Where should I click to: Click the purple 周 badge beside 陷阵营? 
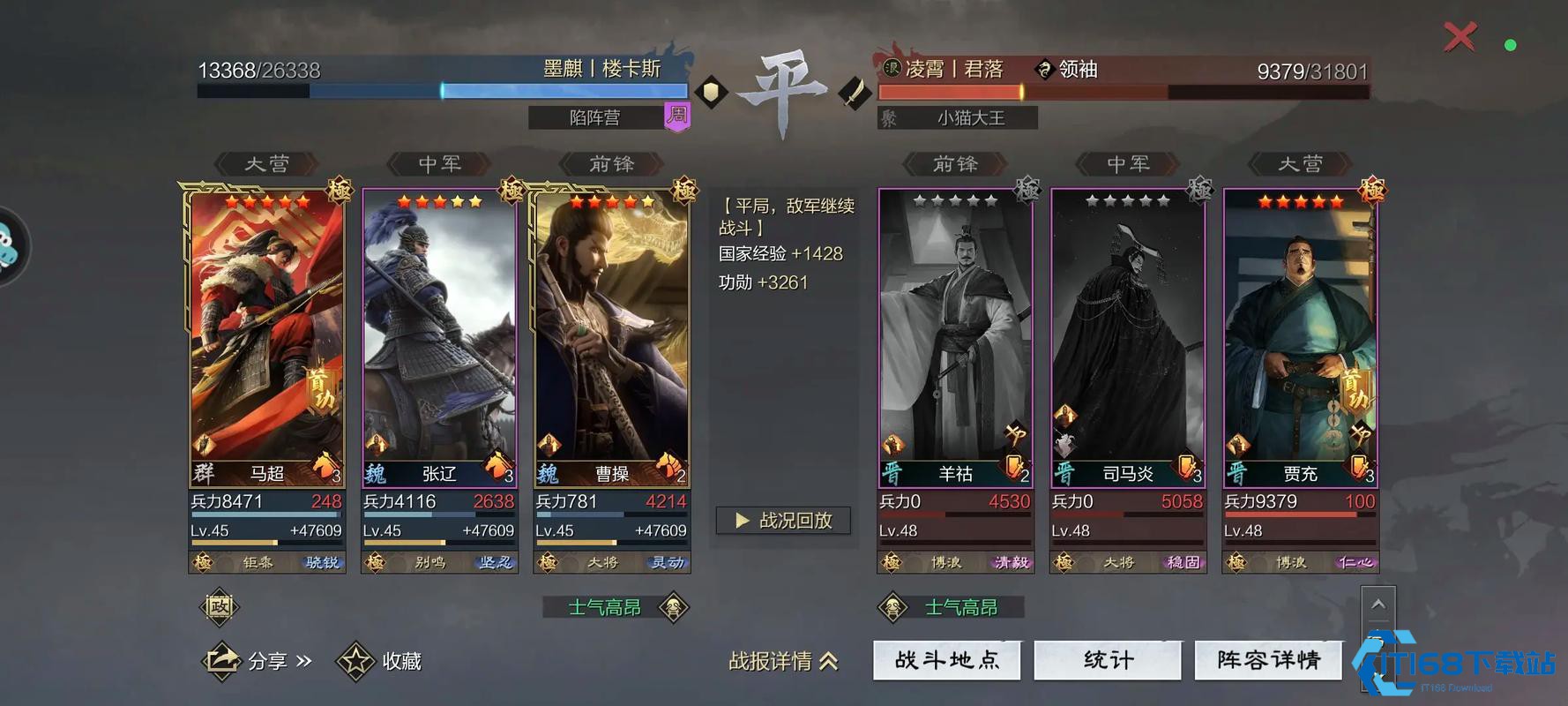coord(676,117)
